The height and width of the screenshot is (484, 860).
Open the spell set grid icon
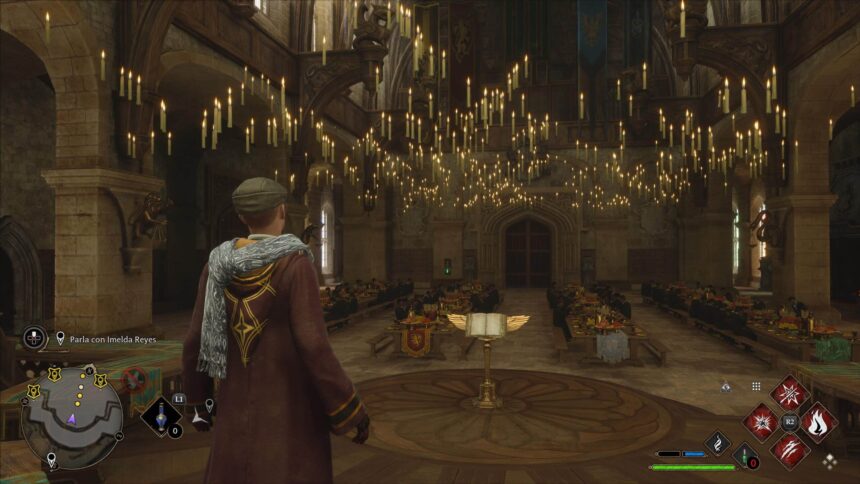[x=756, y=386]
